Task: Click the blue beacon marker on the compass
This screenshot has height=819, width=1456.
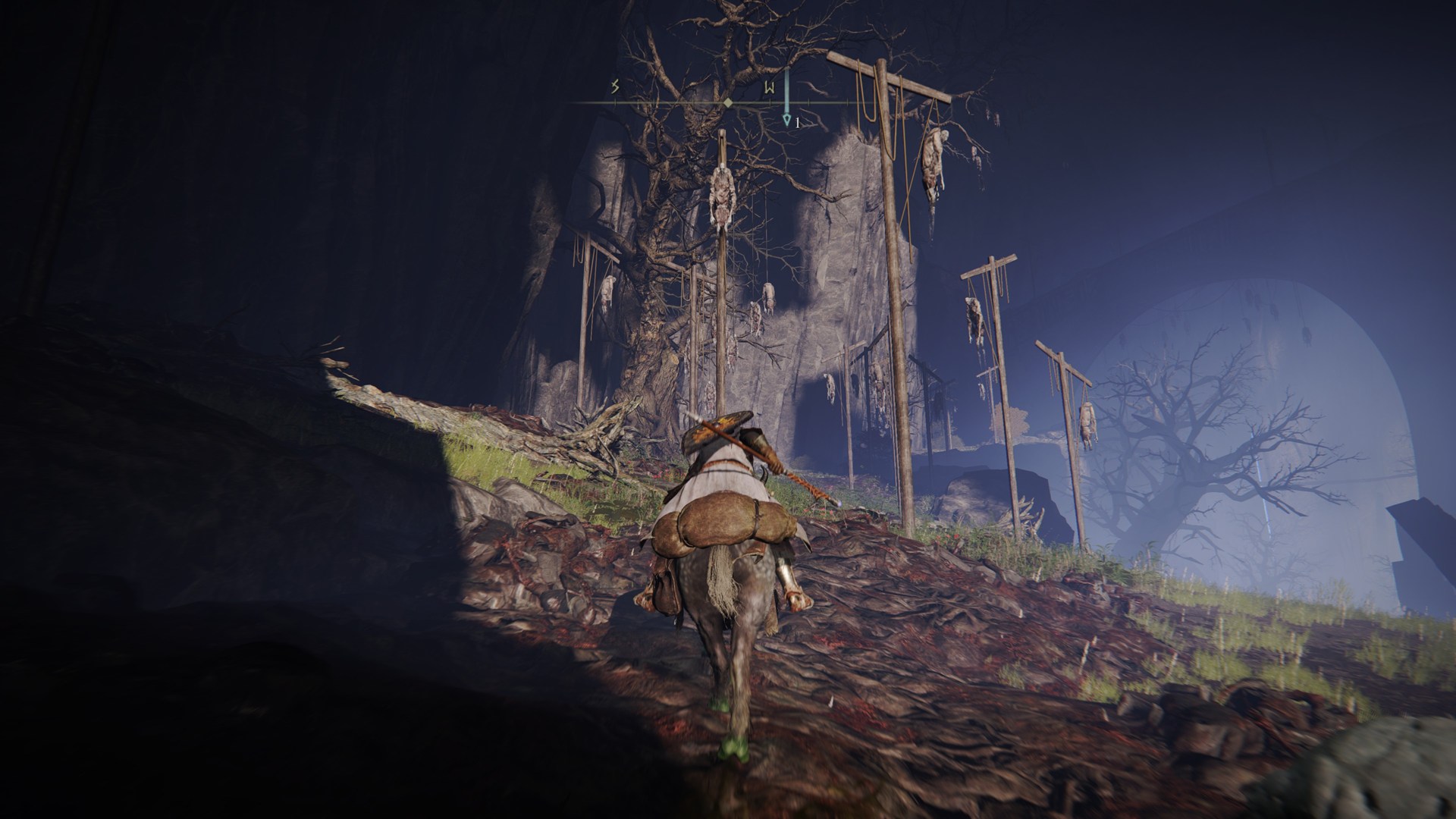Action: coord(787,119)
